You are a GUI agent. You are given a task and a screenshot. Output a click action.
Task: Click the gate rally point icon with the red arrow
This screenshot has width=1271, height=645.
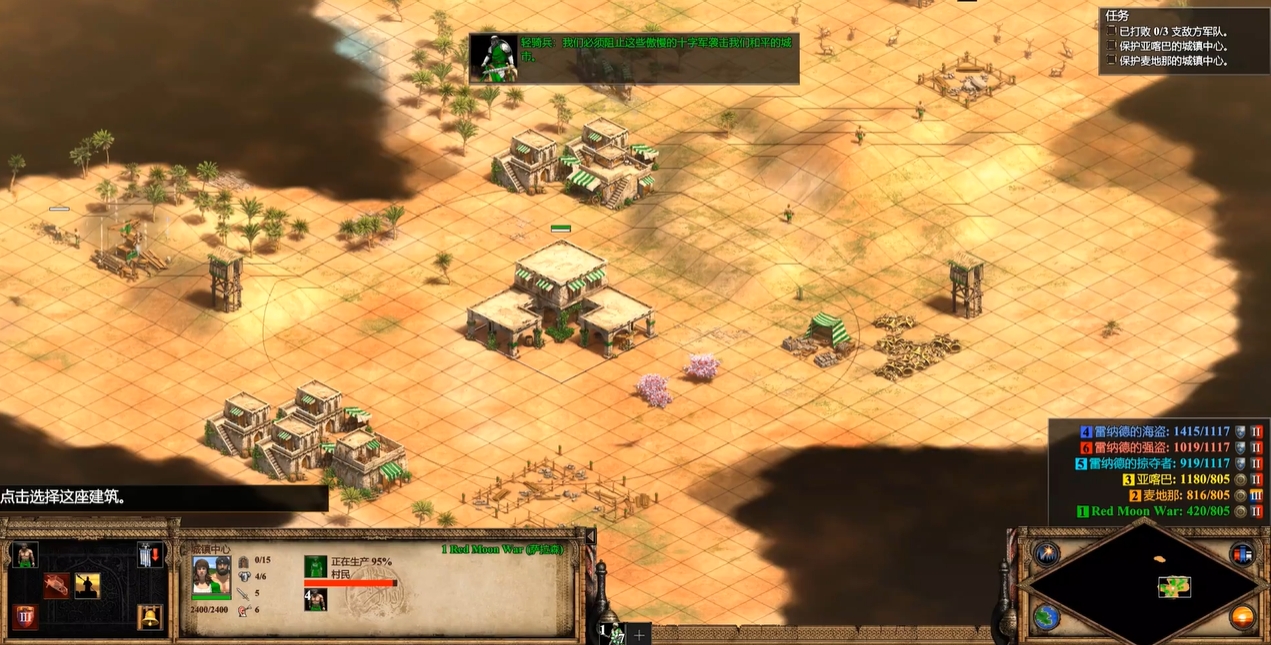pos(150,555)
